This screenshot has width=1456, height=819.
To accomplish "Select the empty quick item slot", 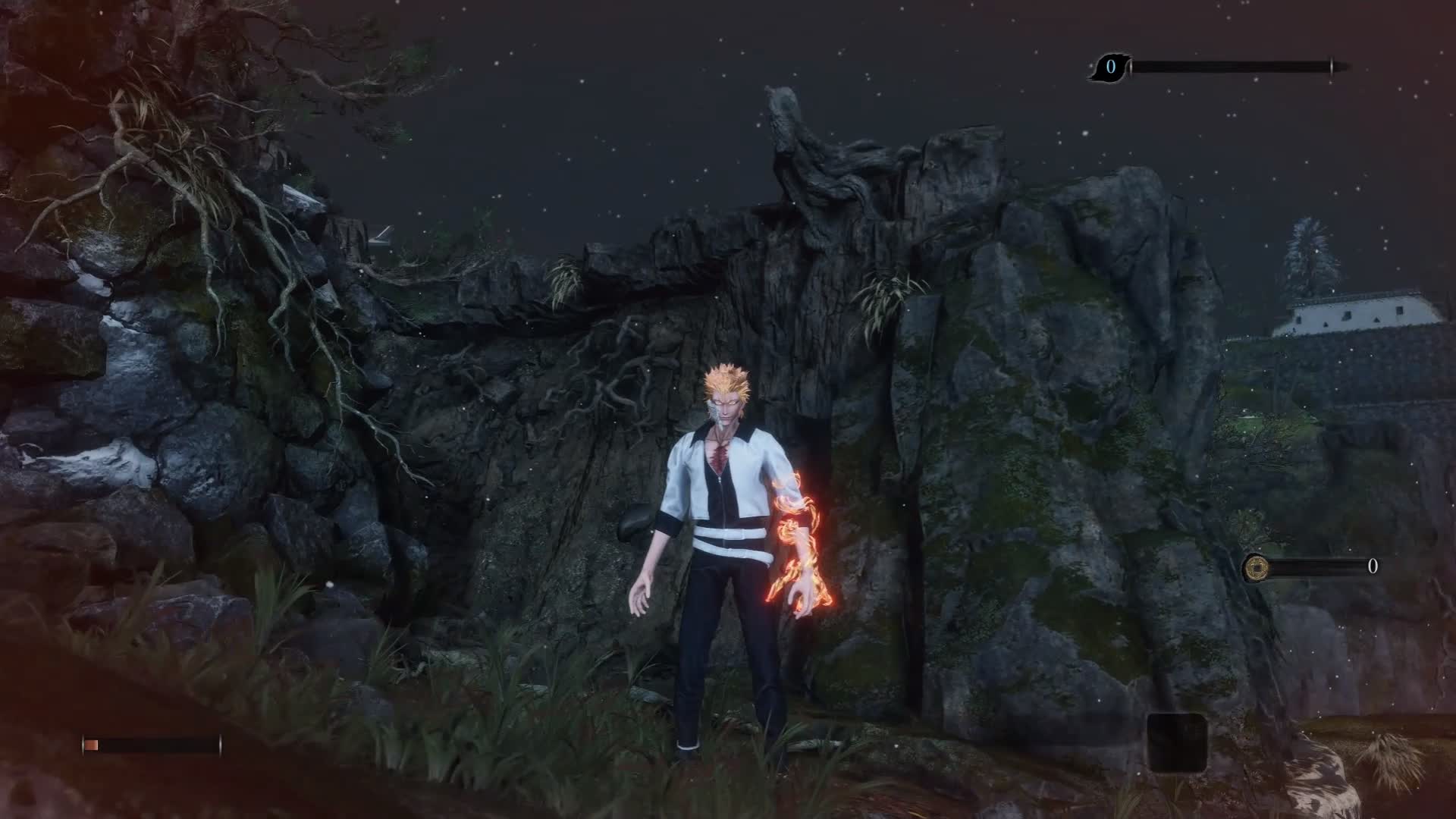I will pos(1176,742).
